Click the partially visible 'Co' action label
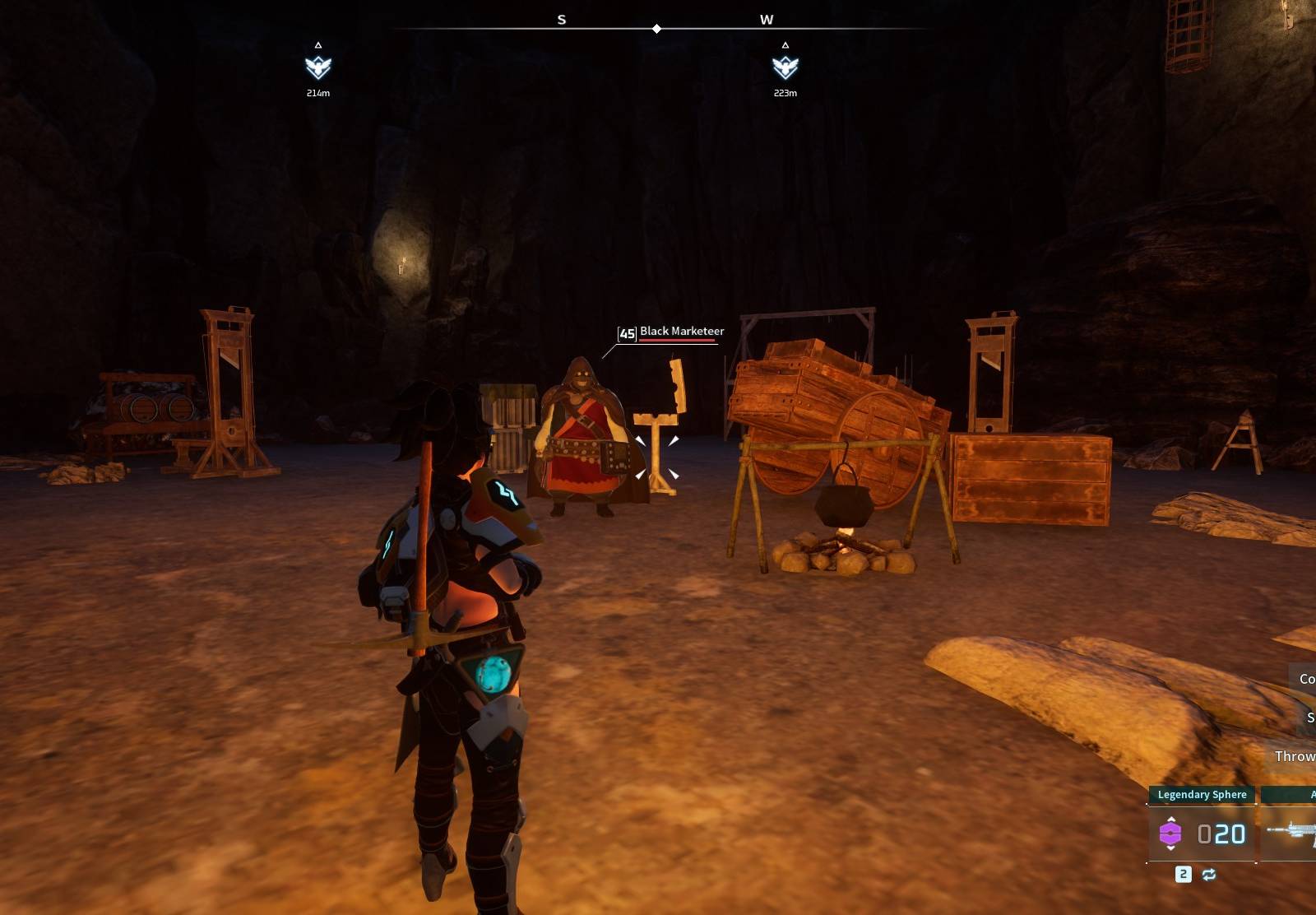This screenshot has height=915, width=1316. [x=1307, y=680]
